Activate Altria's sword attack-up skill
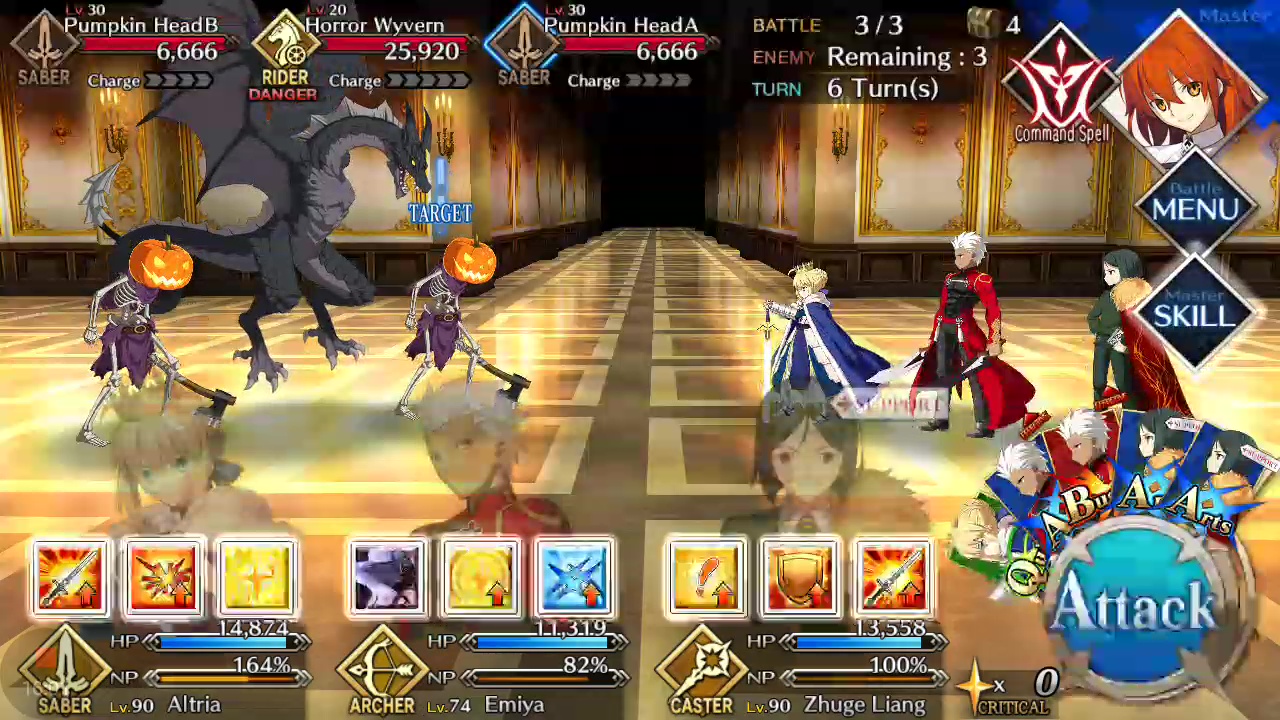1280x720 pixels. click(x=69, y=578)
